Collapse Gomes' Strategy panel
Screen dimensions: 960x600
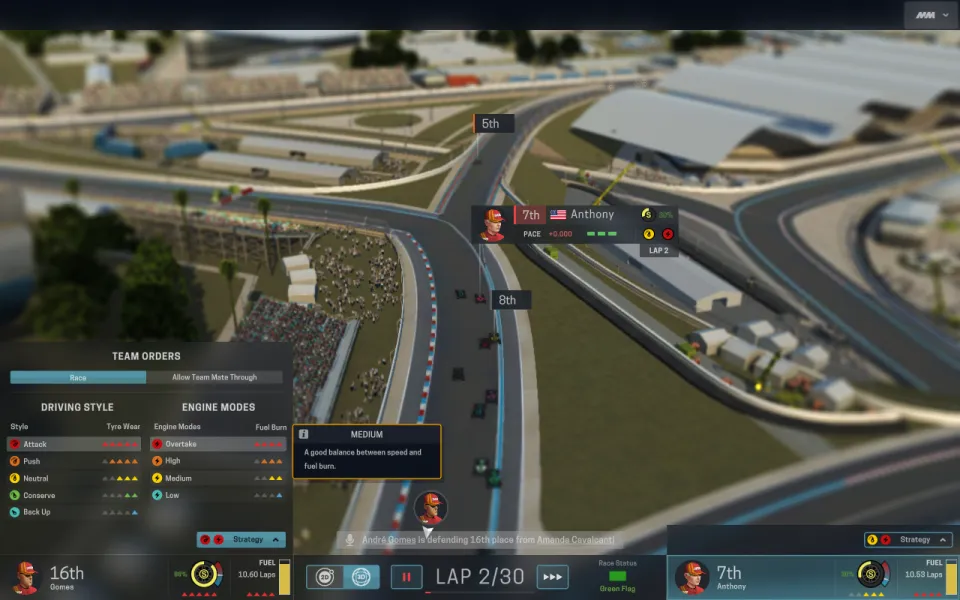pos(241,540)
